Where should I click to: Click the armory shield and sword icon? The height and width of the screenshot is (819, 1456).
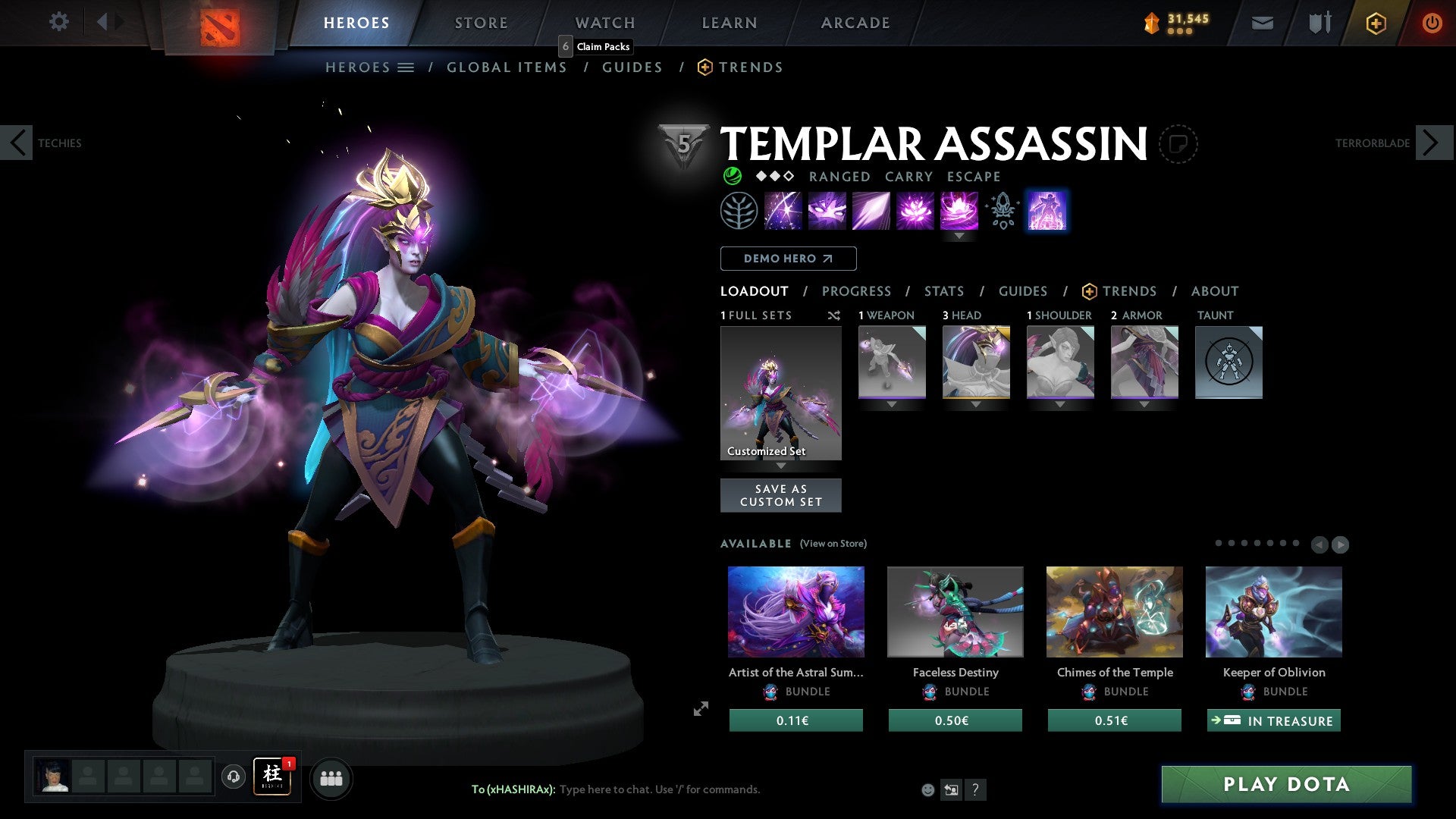[x=1318, y=23]
